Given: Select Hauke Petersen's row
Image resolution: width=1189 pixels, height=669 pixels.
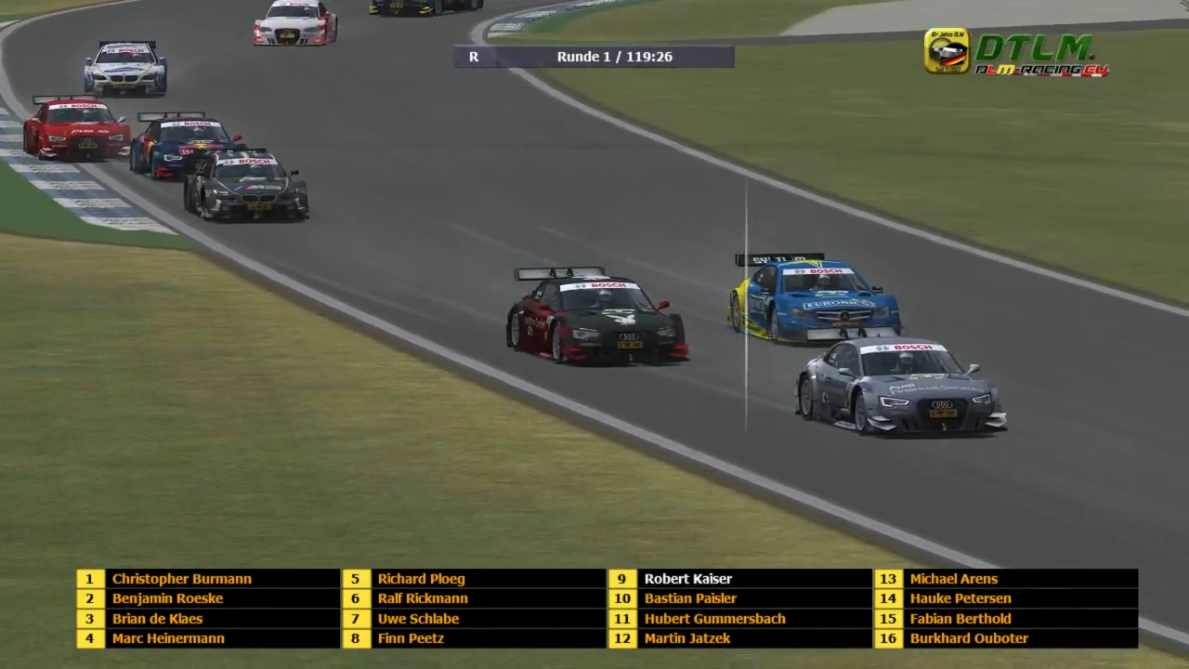Looking at the screenshot, I should [960, 599].
